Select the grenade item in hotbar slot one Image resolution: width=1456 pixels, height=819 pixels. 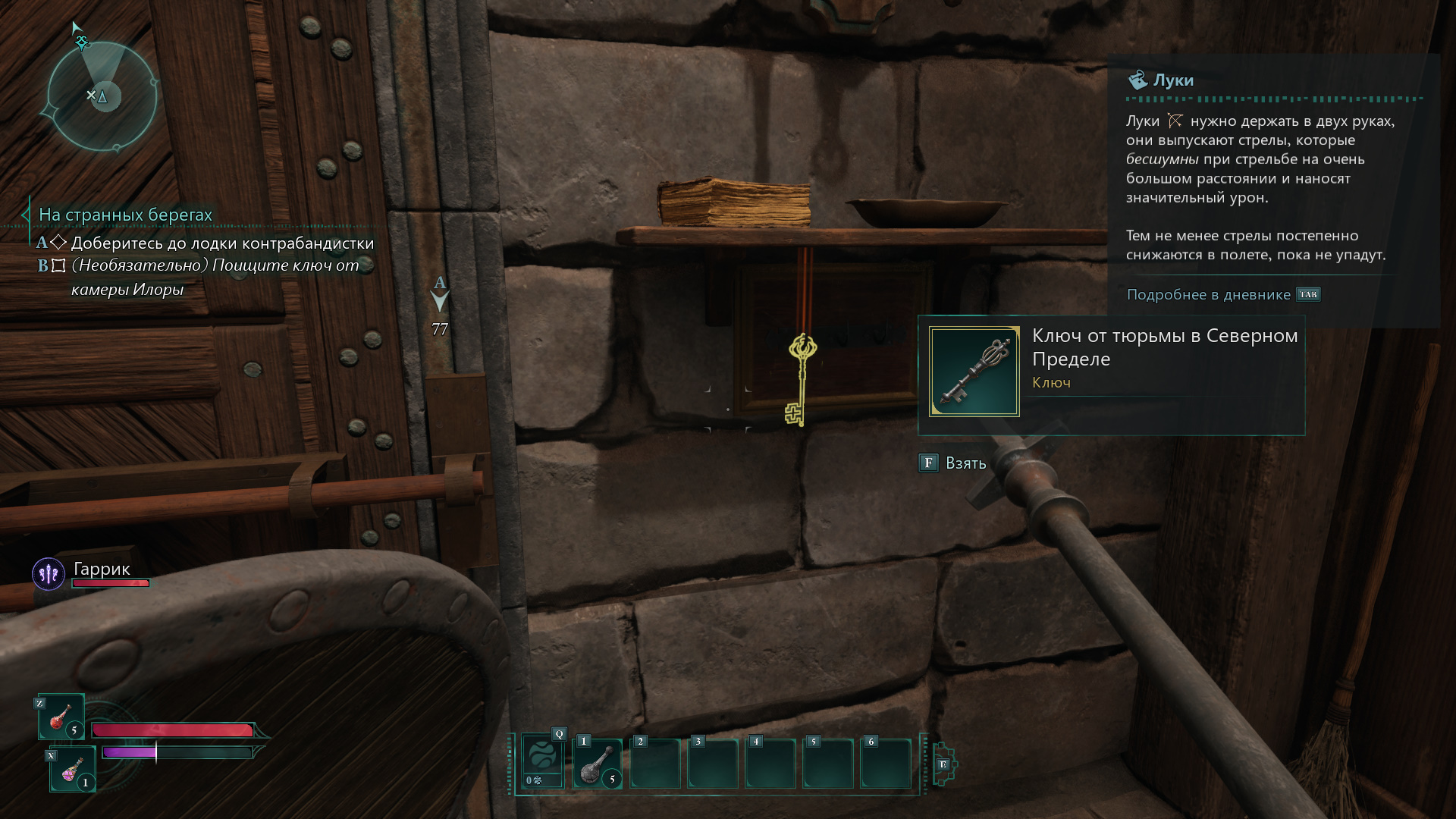click(598, 764)
